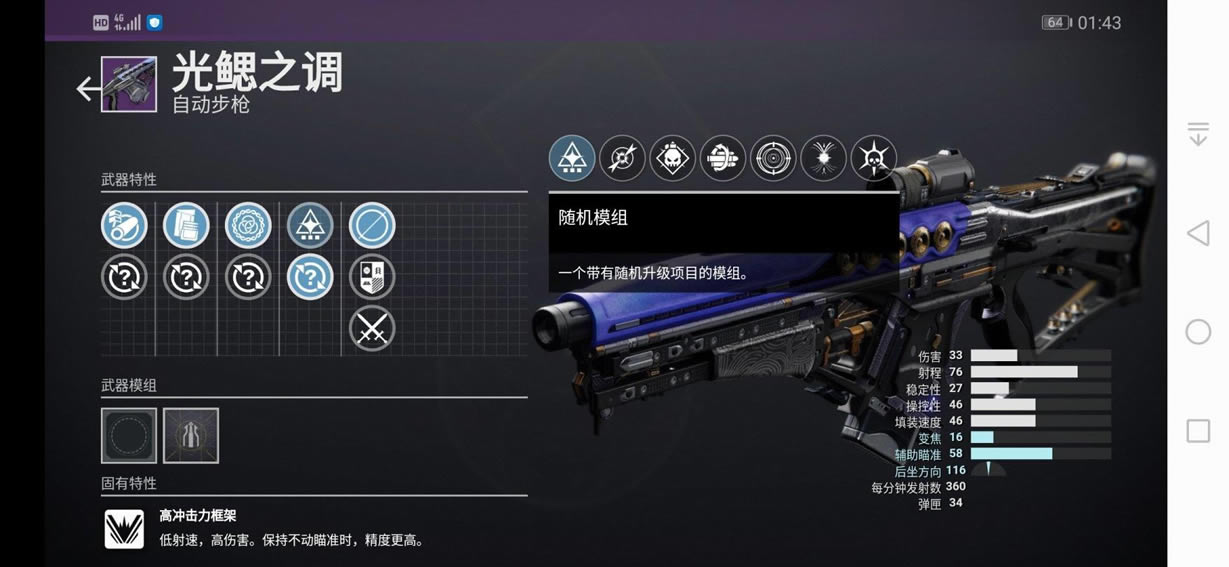
Task: Tap the Android recent apps square
Action: pos(1198,431)
